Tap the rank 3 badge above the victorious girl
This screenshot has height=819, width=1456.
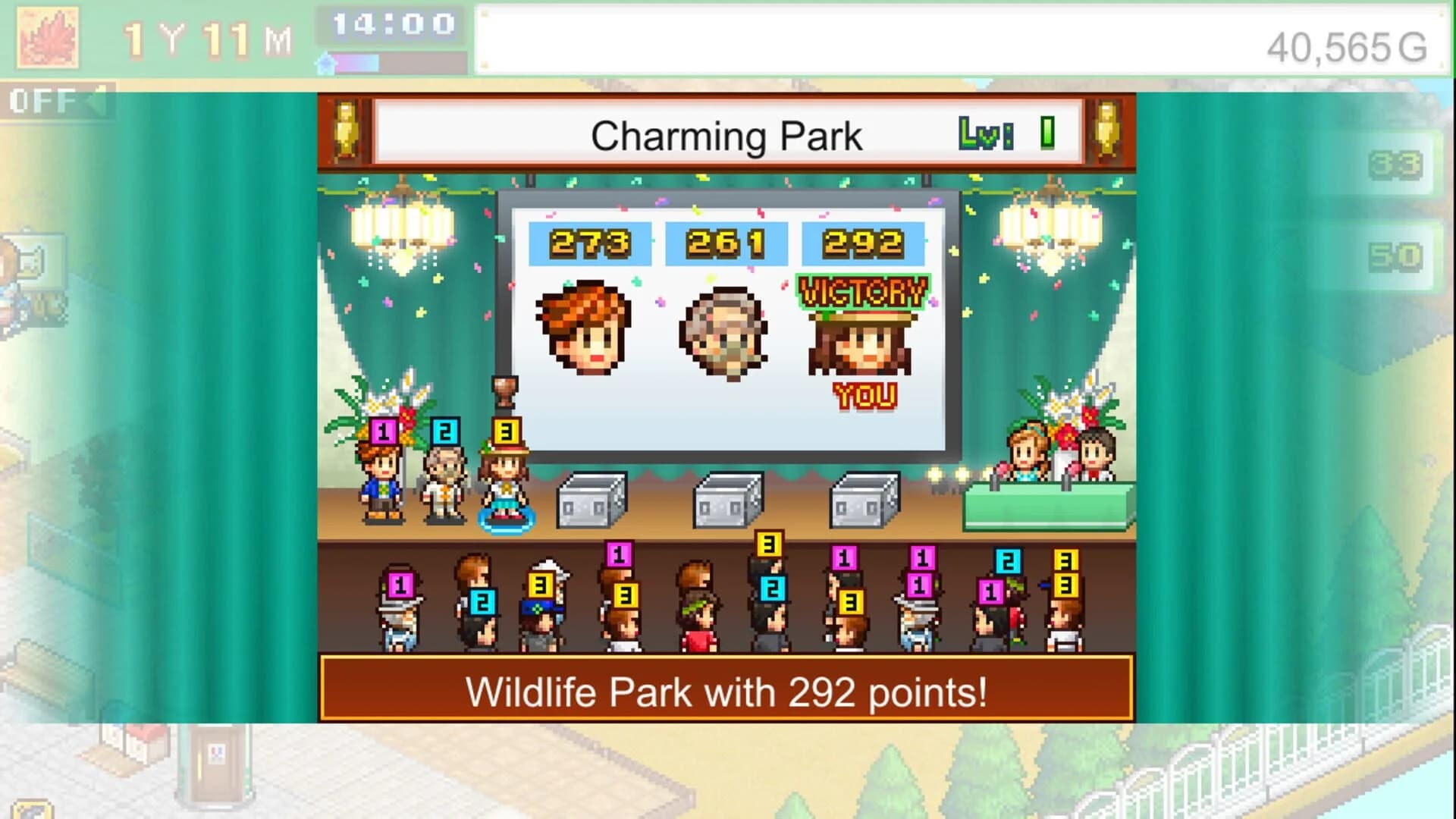click(507, 430)
